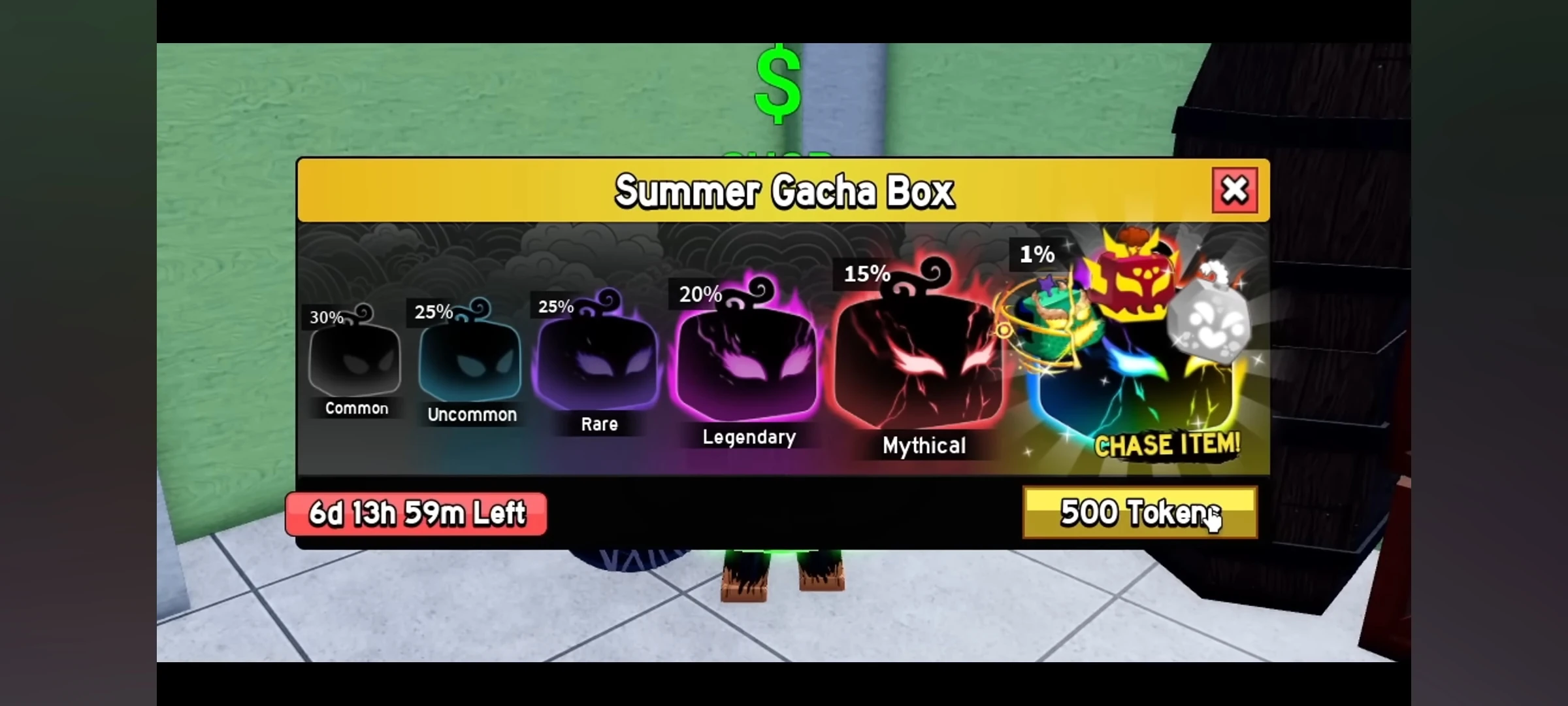
Task: Click the 30% label above Common
Action: click(x=326, y=318)
